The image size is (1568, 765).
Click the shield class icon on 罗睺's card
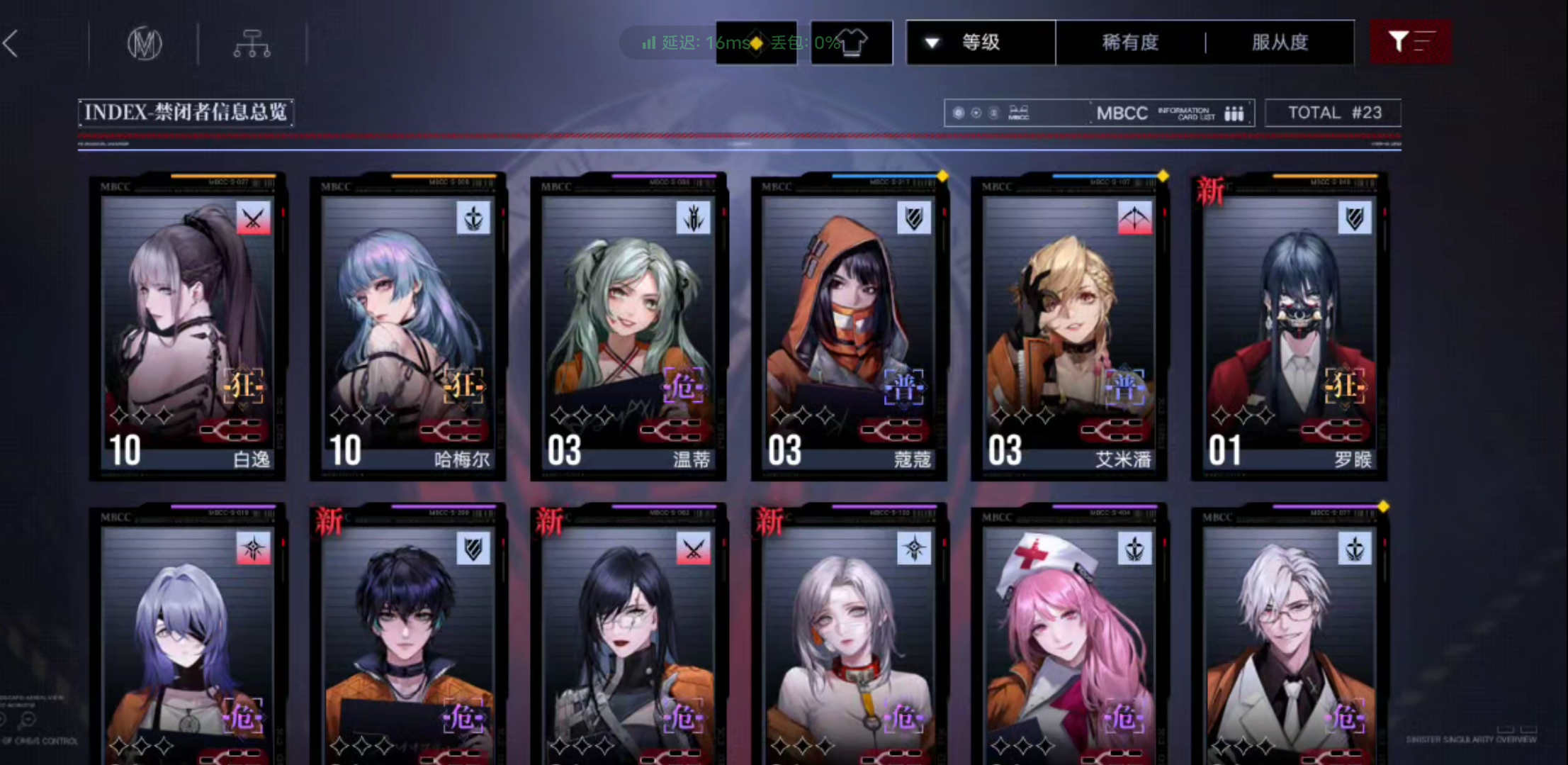click(x=1353, y=218)
